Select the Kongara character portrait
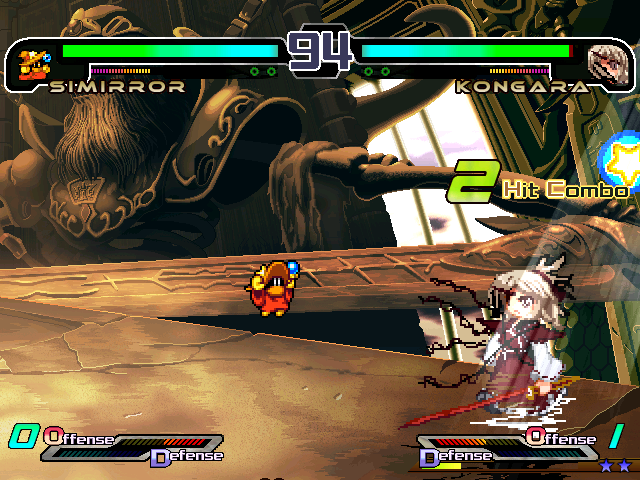The image size is (640, 480). pos(605,62)
